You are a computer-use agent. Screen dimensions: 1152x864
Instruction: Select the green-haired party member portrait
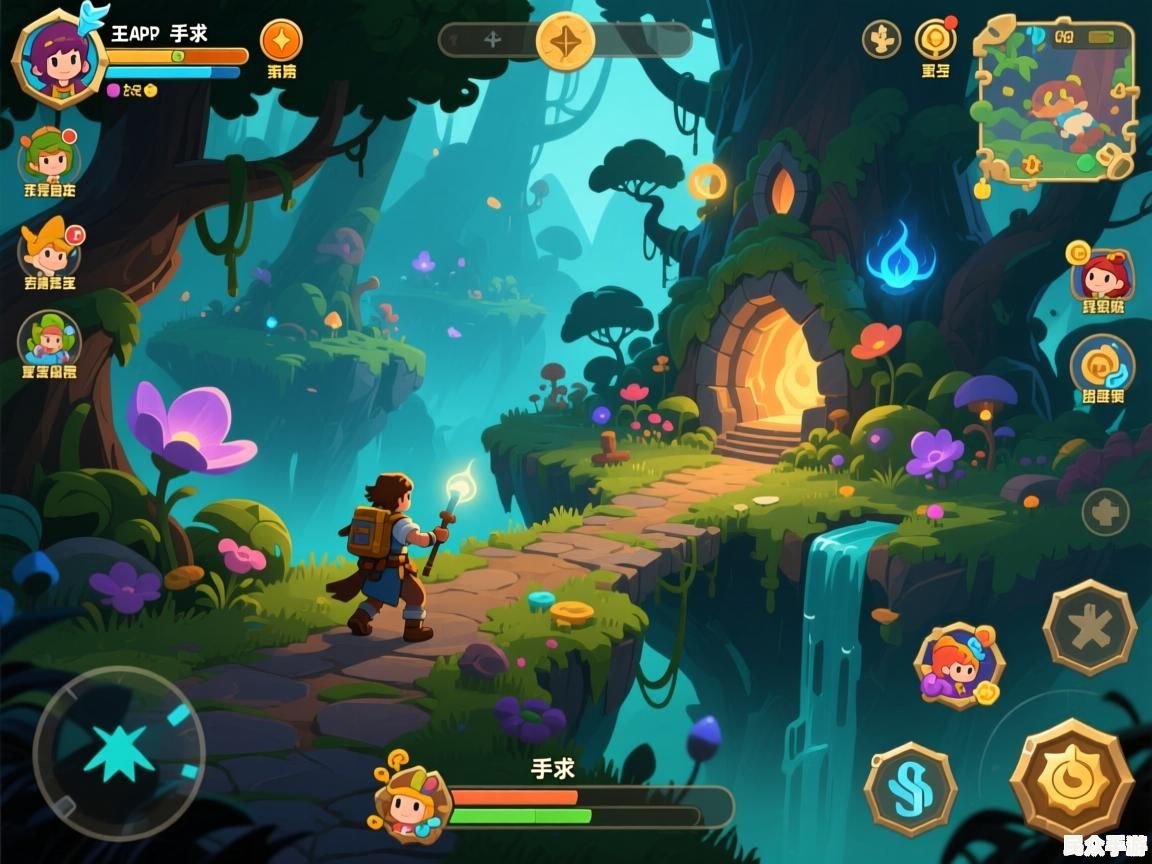(x=48, y=155)
